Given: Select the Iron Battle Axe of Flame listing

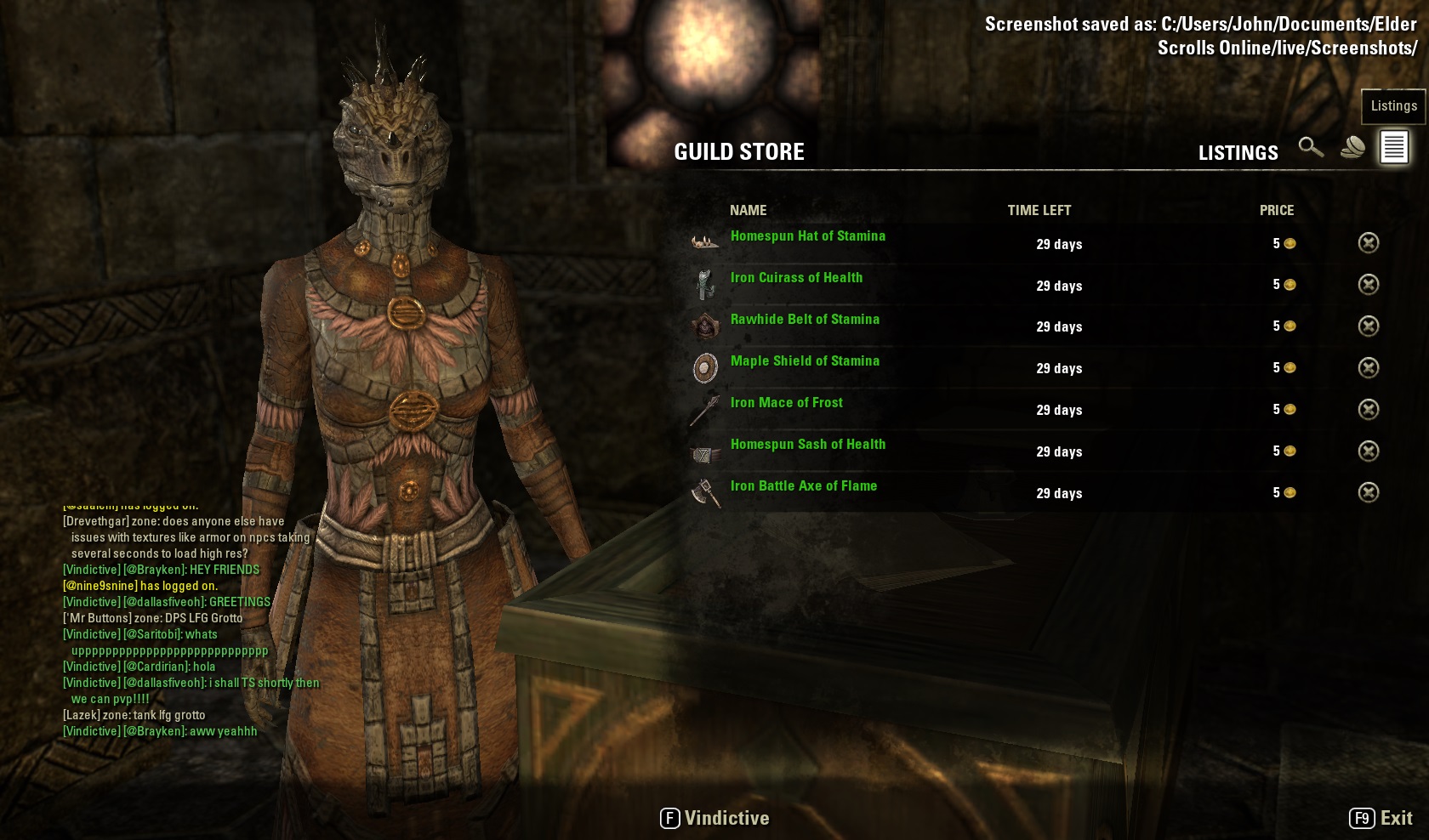Looking at the screenshot, I should (803, 486).
